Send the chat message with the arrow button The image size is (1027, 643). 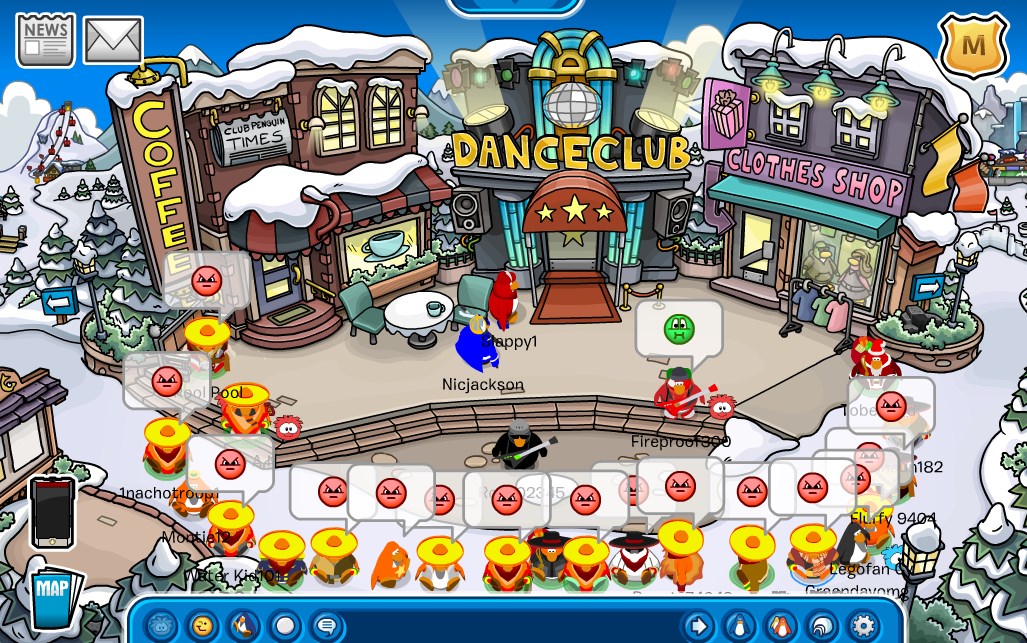(x=697, y=627)
